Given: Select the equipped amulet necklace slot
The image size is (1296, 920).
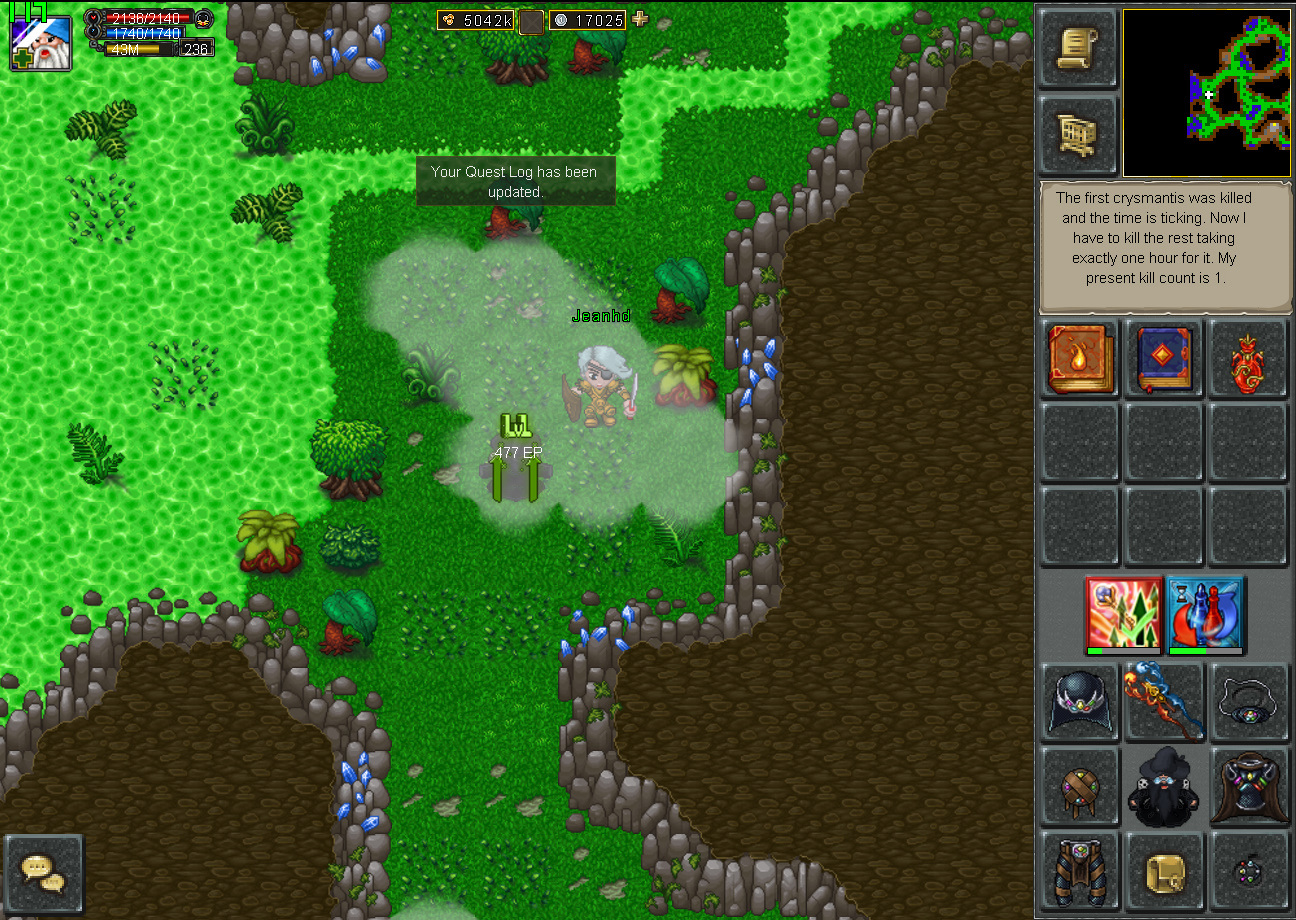Looking at the screenshot, I should 1248,703.
